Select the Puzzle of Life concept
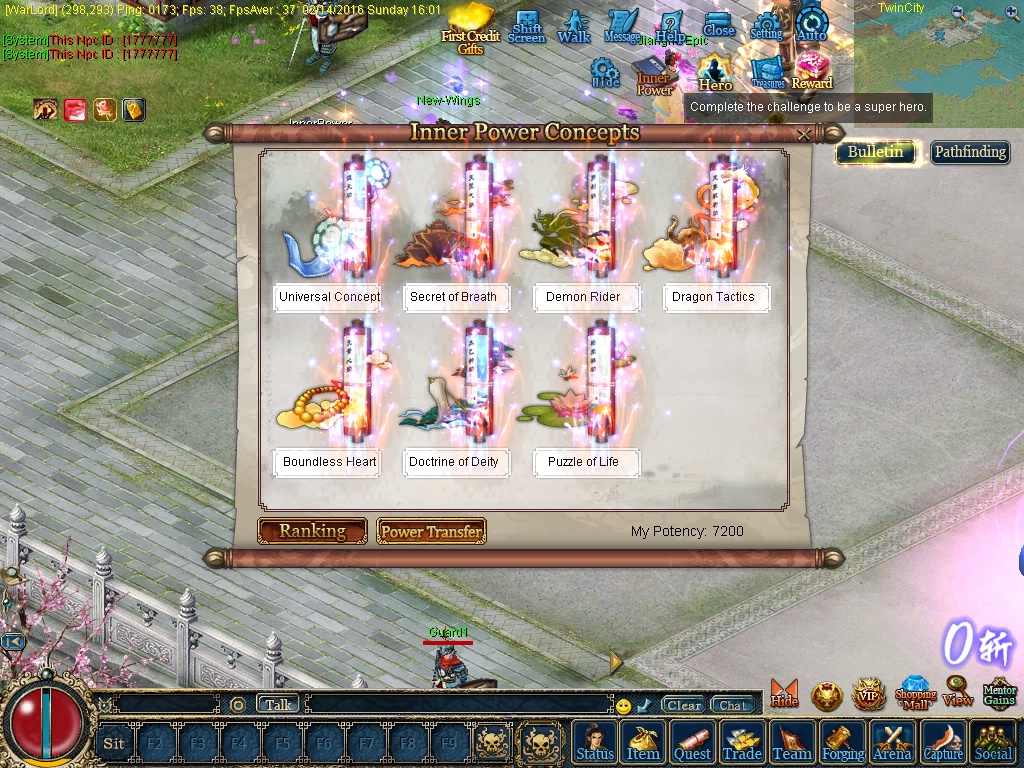The image size is (1024, 768). tap(583, 462)
